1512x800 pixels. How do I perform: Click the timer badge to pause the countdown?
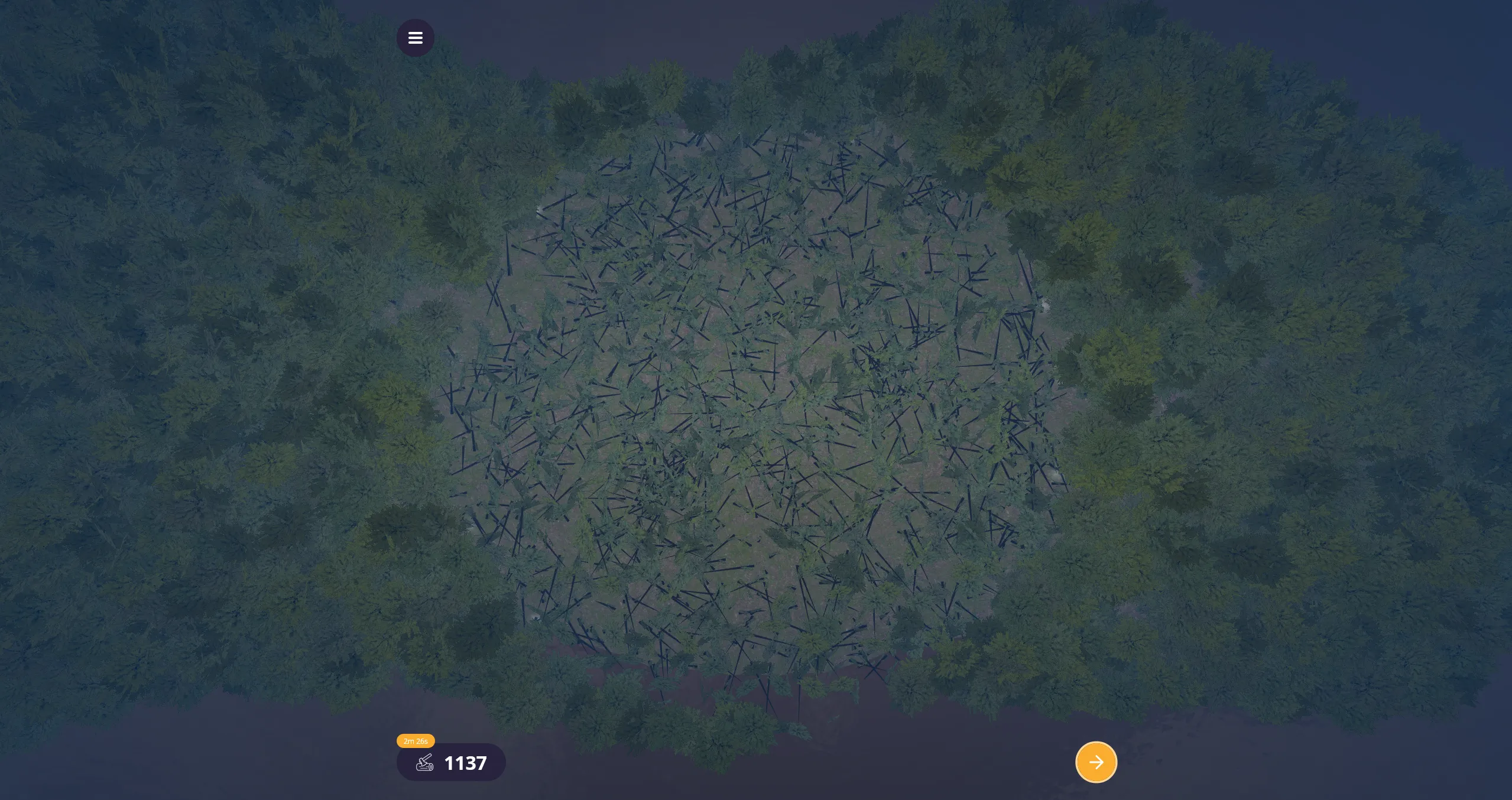click(416, 740)
